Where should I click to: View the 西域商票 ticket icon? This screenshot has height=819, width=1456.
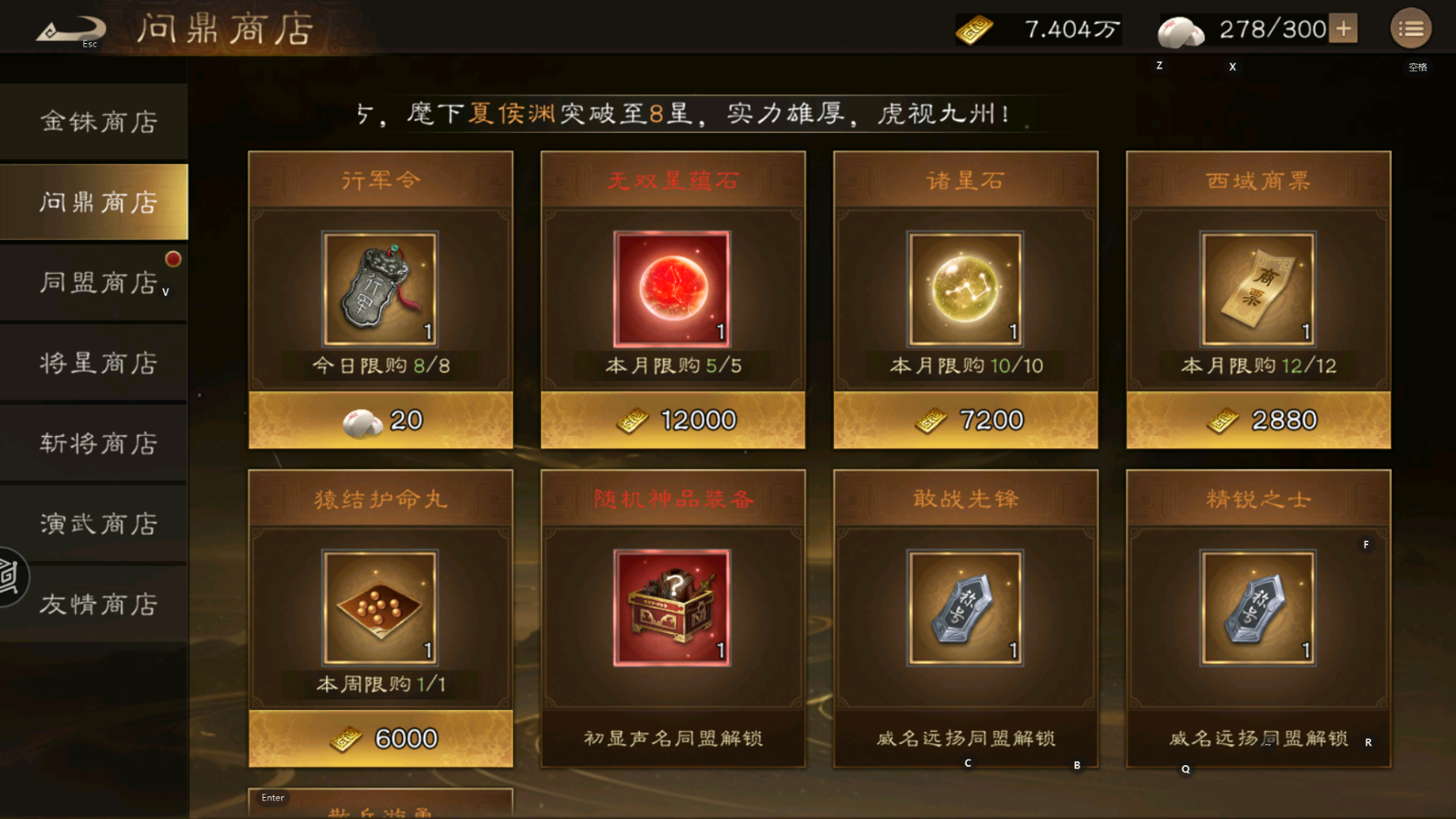[x=1258, y=289]
